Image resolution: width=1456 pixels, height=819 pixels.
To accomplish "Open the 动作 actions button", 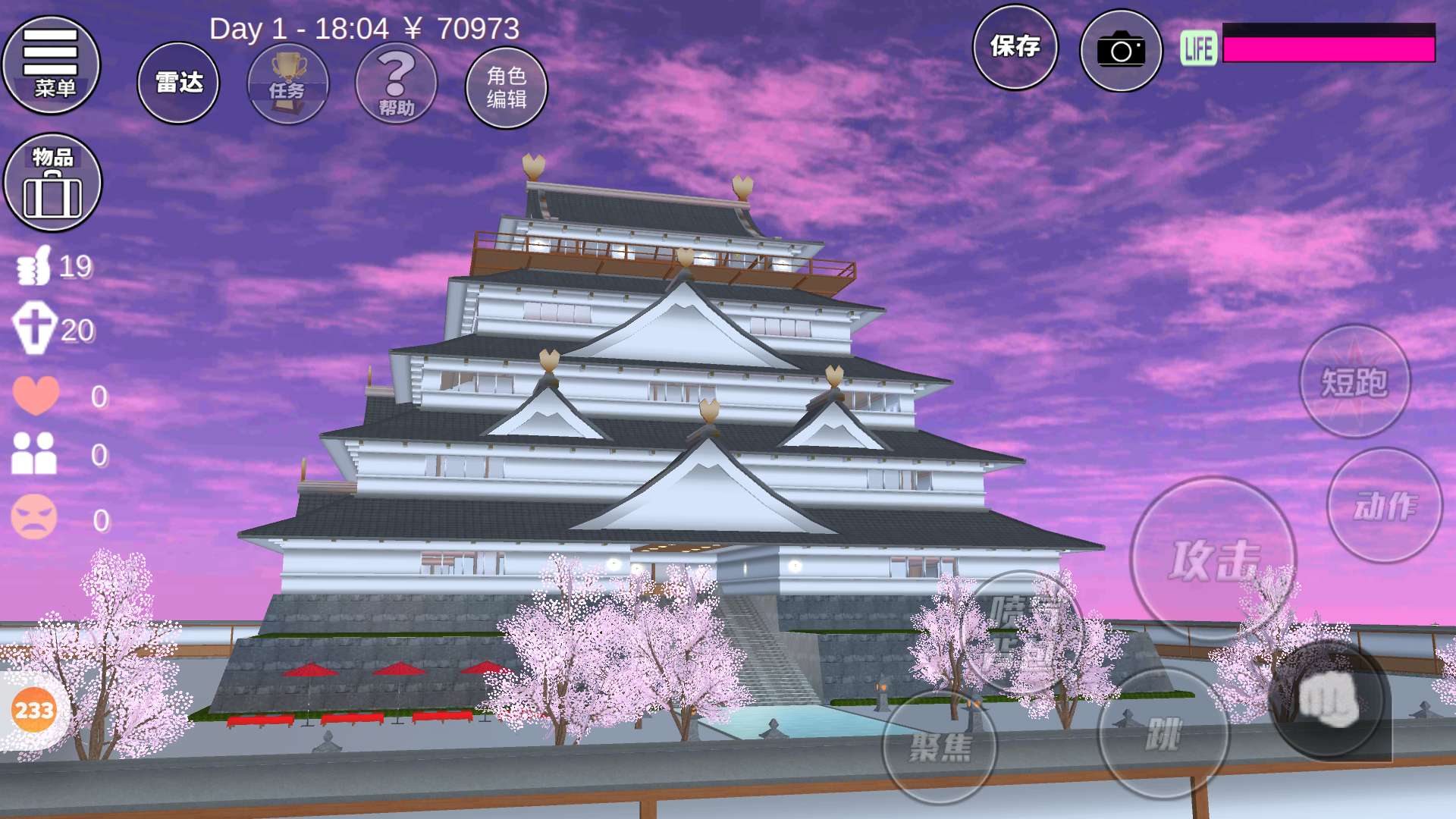I will (1384, 506).
